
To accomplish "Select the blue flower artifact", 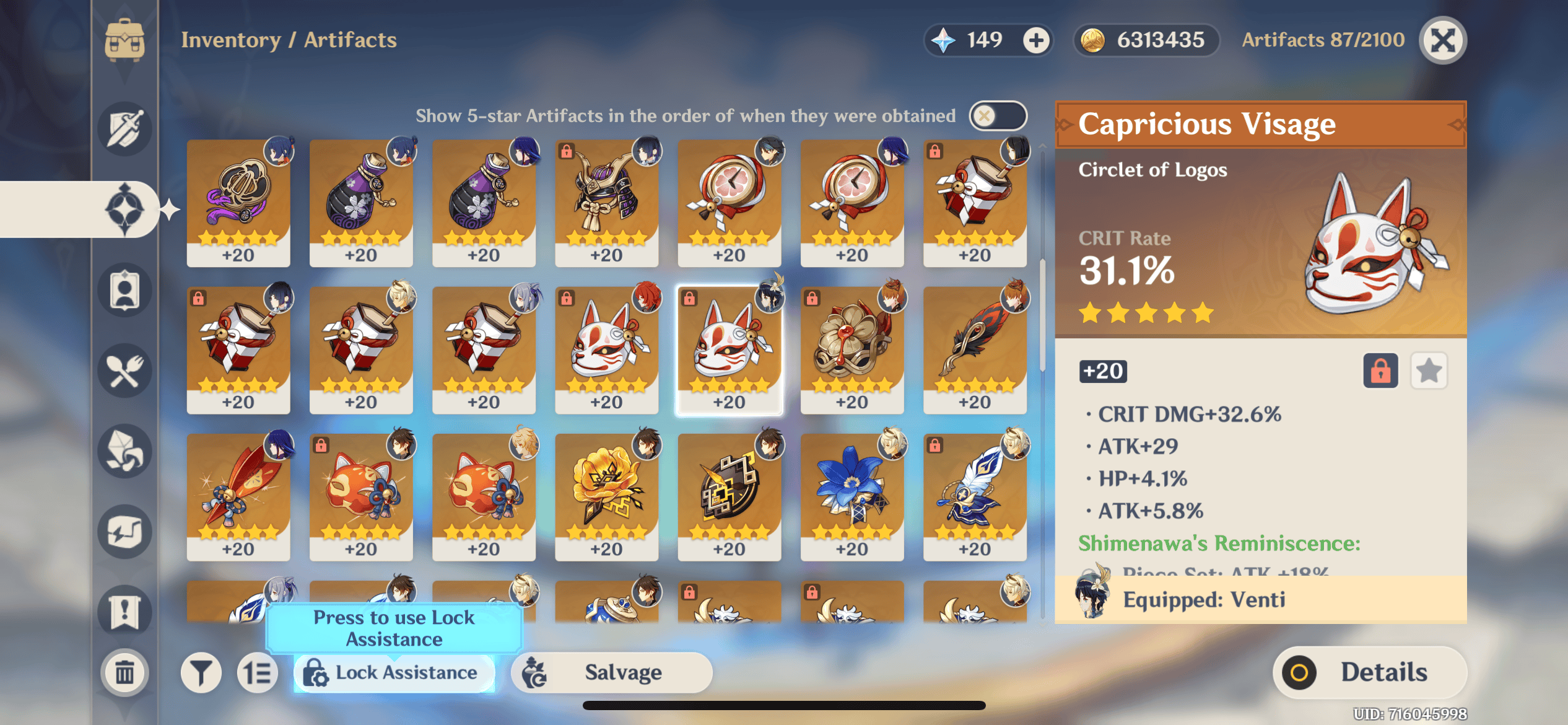I will pos(852,497).
